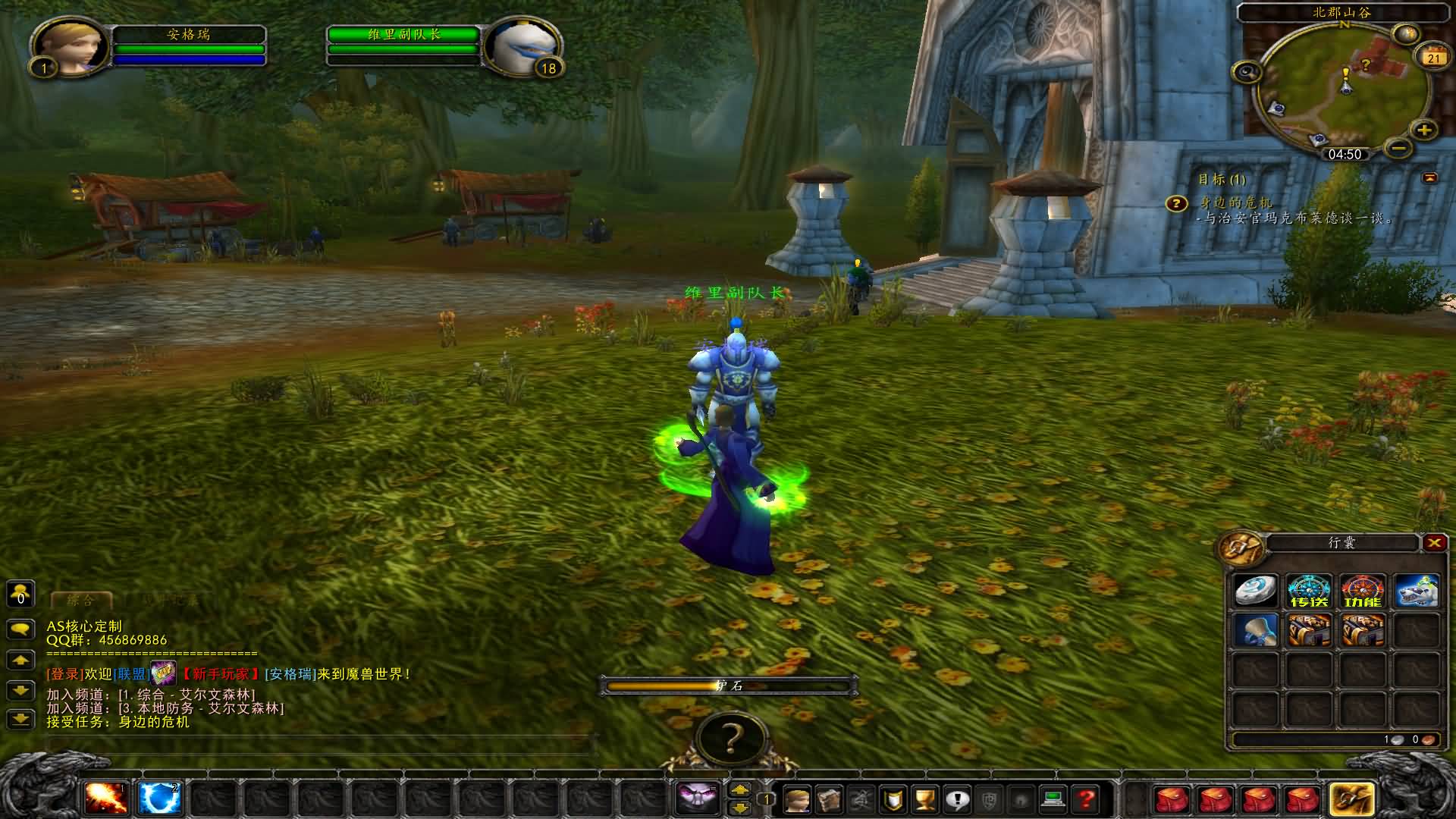Select the 身边的危机 quest in tracker

1236,202
